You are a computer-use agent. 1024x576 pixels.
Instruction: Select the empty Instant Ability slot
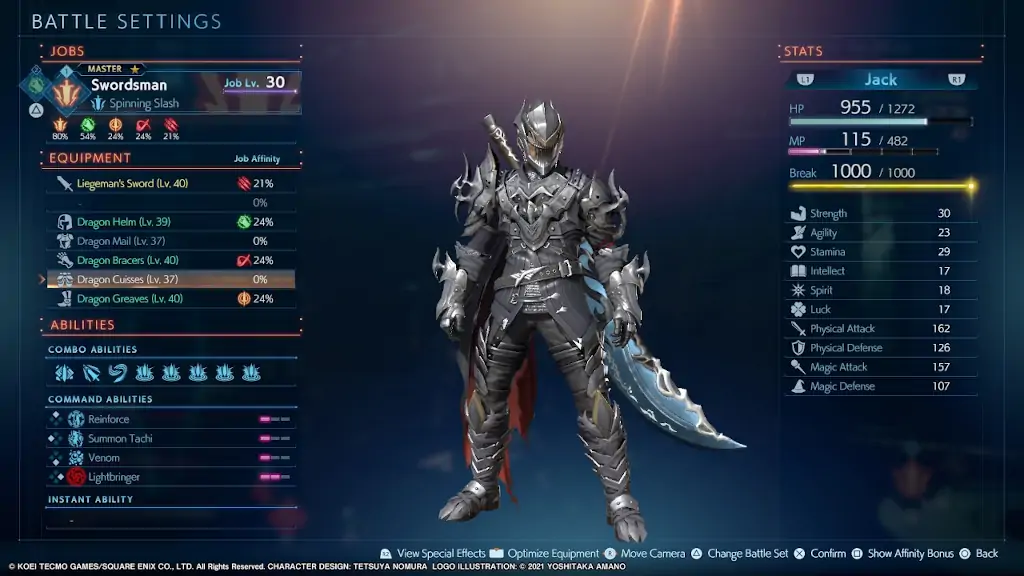(x=172, y=520)
